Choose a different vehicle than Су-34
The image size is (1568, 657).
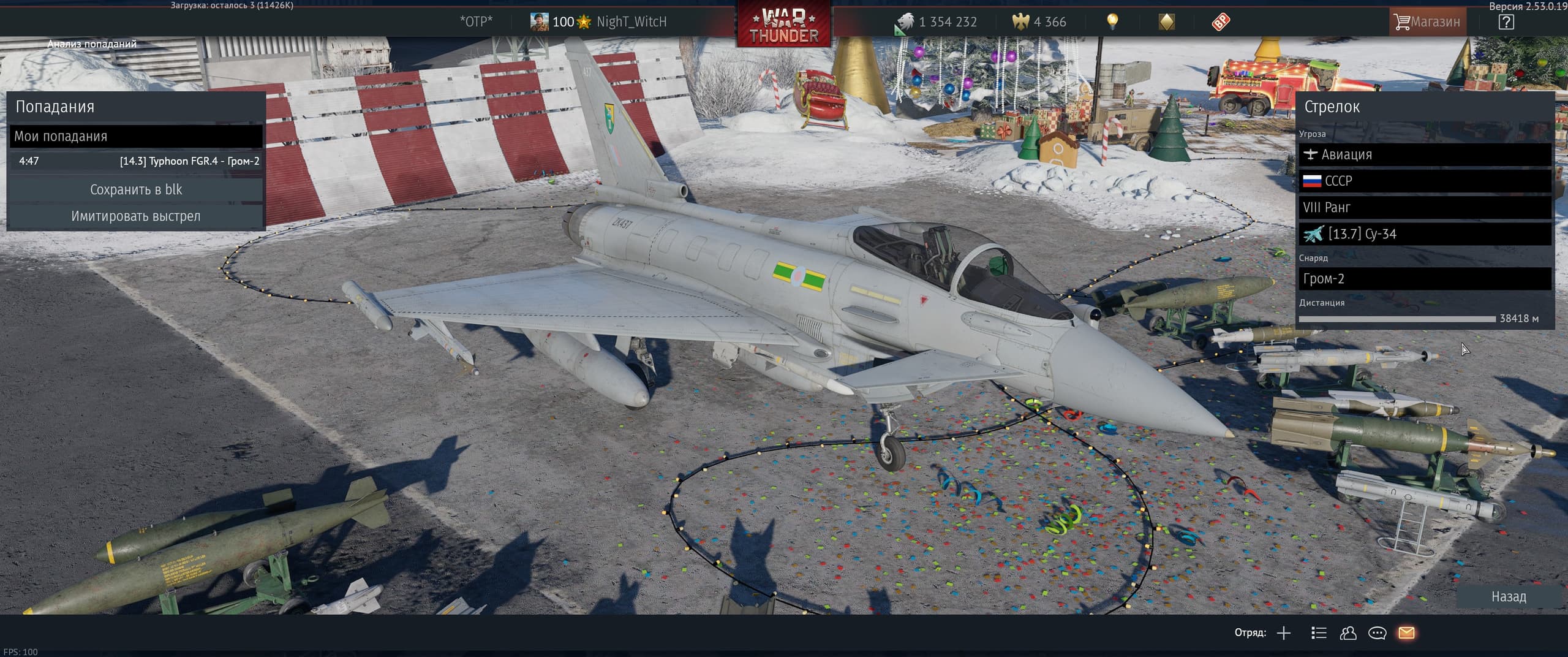point(1425,234)
